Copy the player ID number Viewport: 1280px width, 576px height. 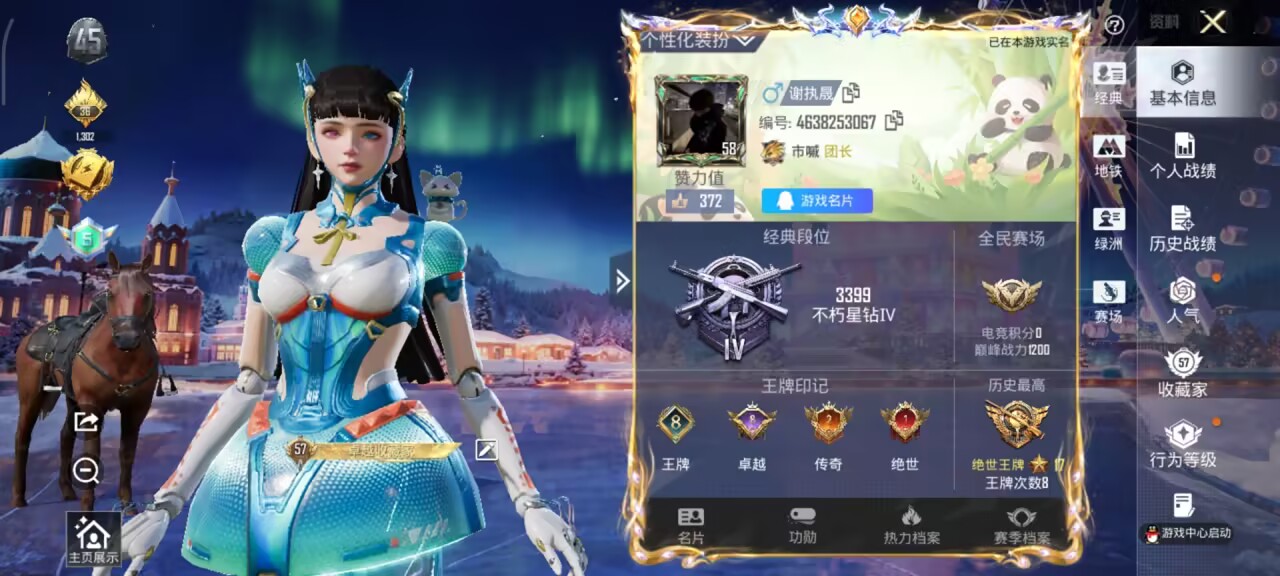(x=893, y=122)
